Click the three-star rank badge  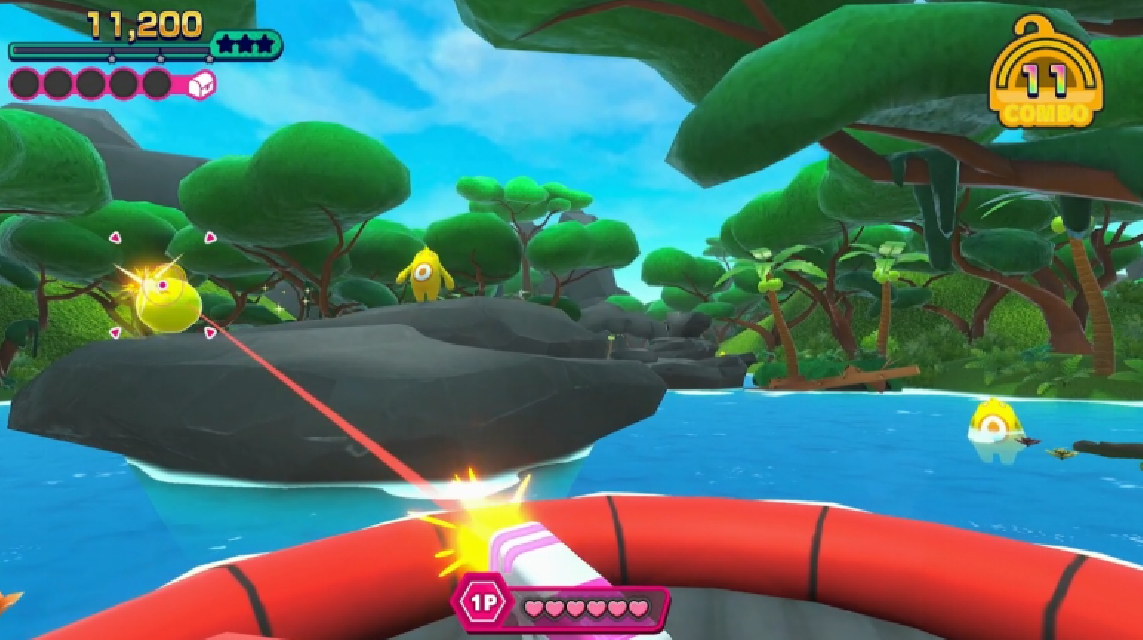point(246,45)
